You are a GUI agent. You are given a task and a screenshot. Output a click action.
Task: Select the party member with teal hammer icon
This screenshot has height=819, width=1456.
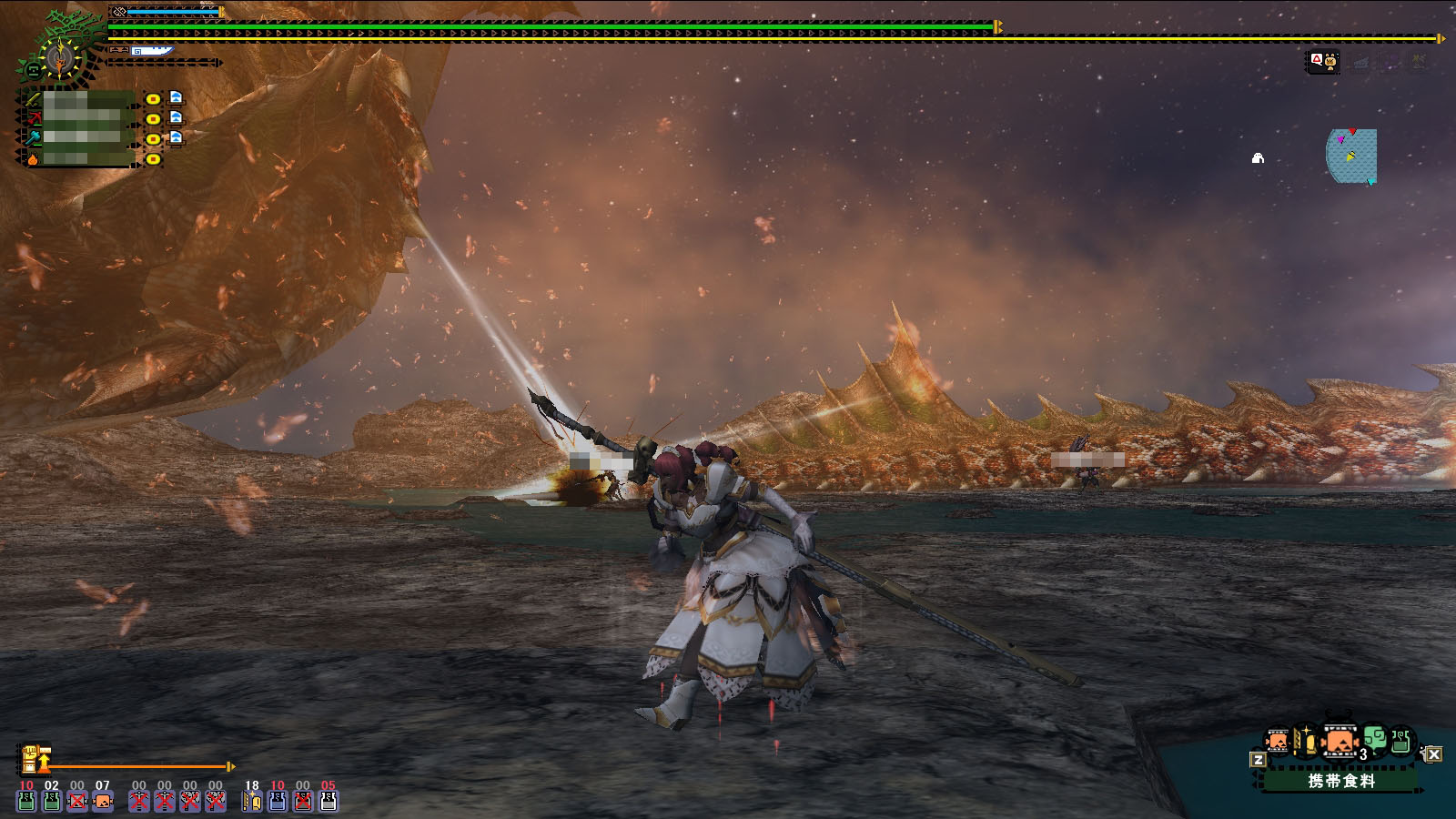[x=33, y=138]
